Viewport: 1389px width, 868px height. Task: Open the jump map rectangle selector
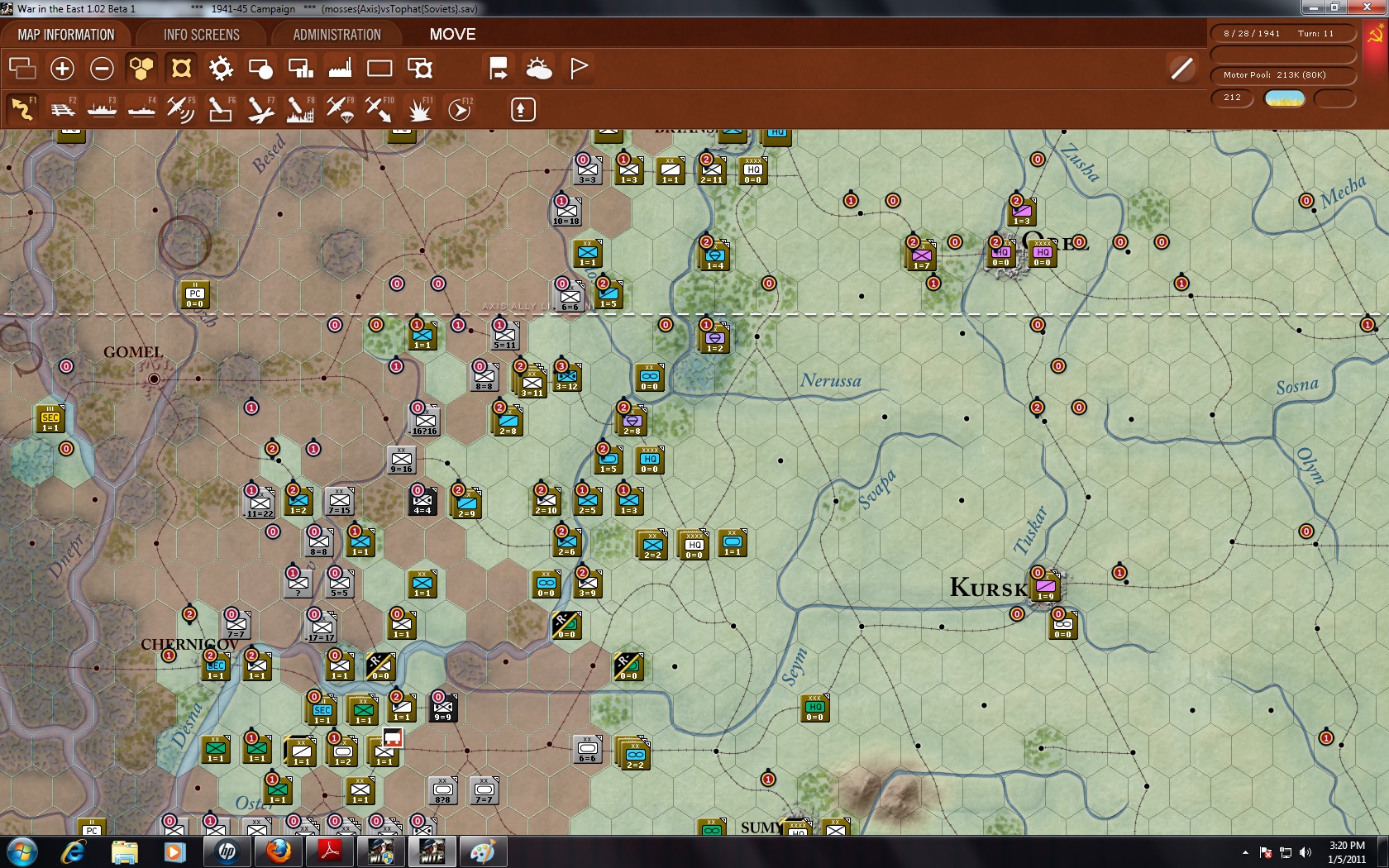pos(379,68)
